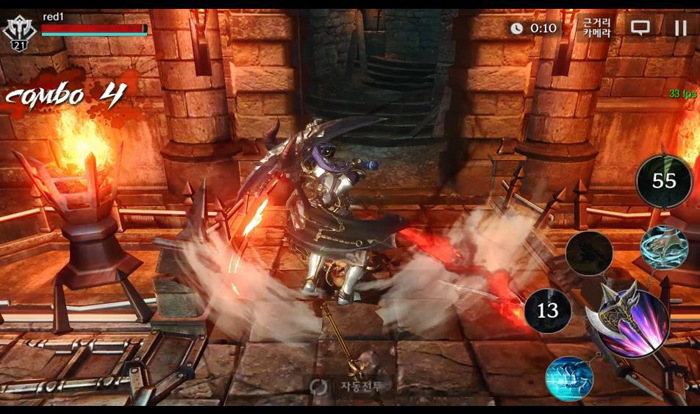Image resolution: width=700 pixels, height=414 pixels.
Task: Toggle 자동전투 auto battle
Action: click(350, 385)
